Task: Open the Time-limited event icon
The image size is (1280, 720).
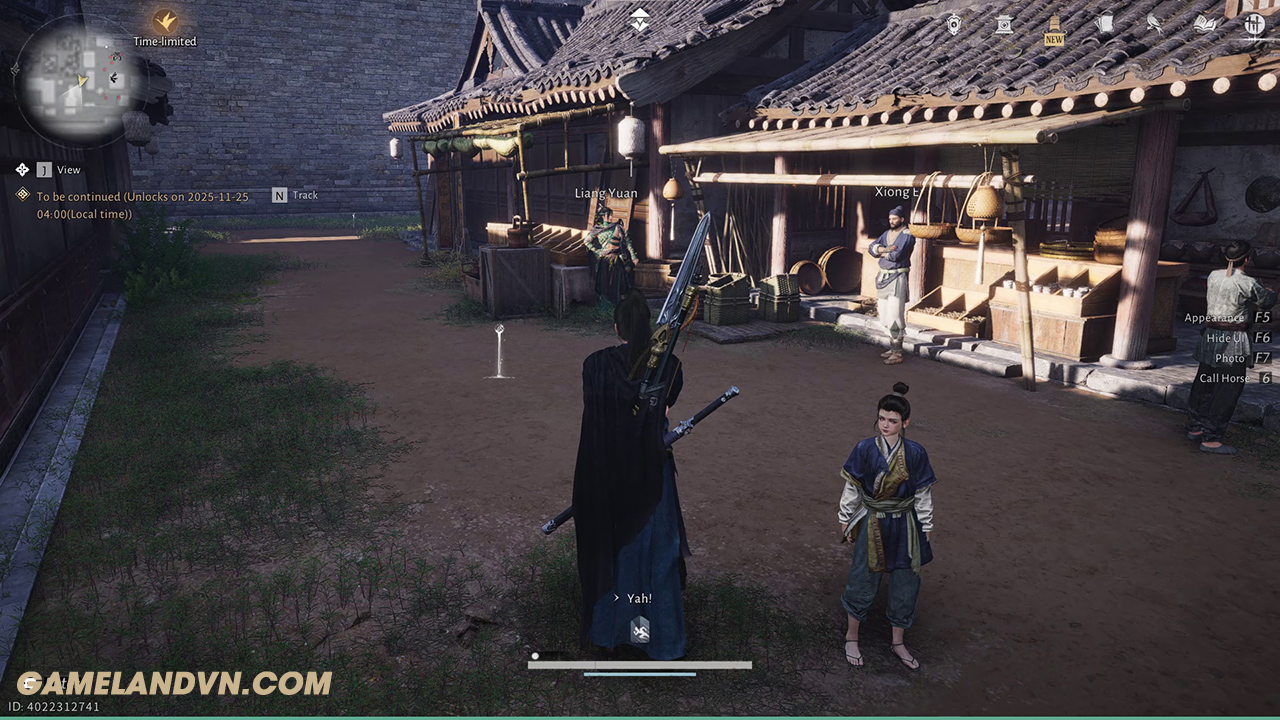Action: click(x=165, y=22)
